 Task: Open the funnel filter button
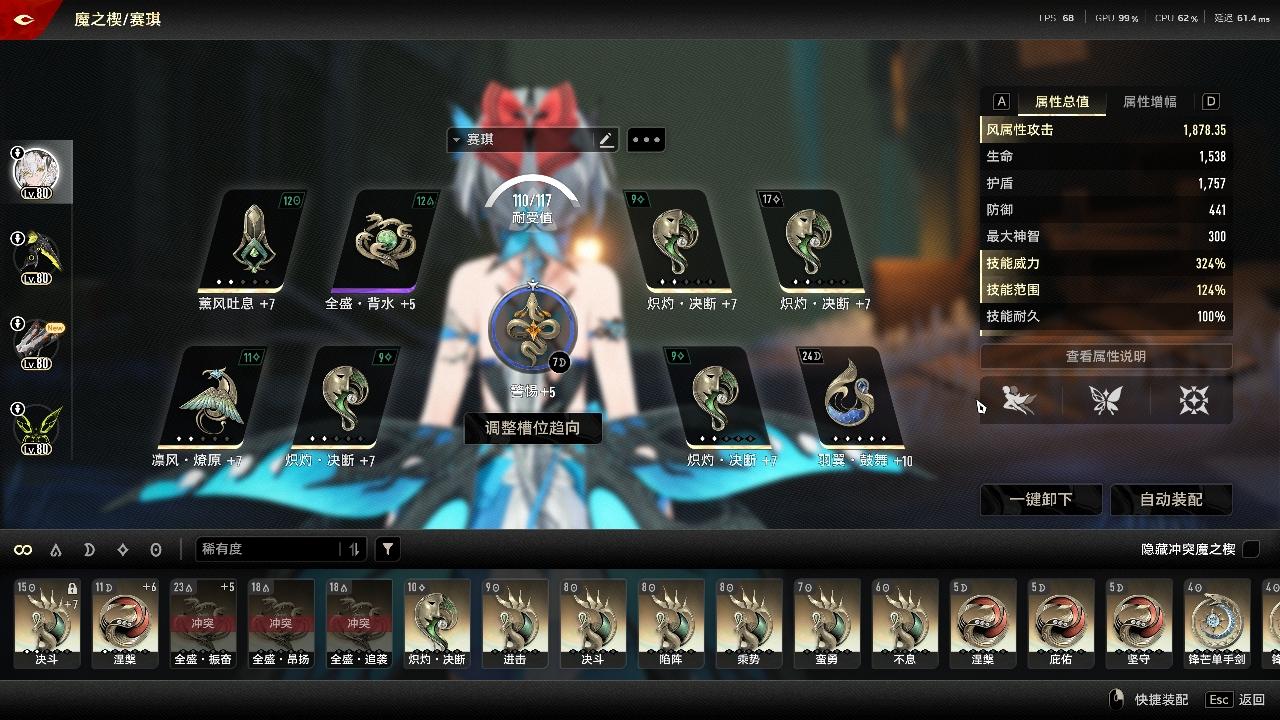(388, 549)
